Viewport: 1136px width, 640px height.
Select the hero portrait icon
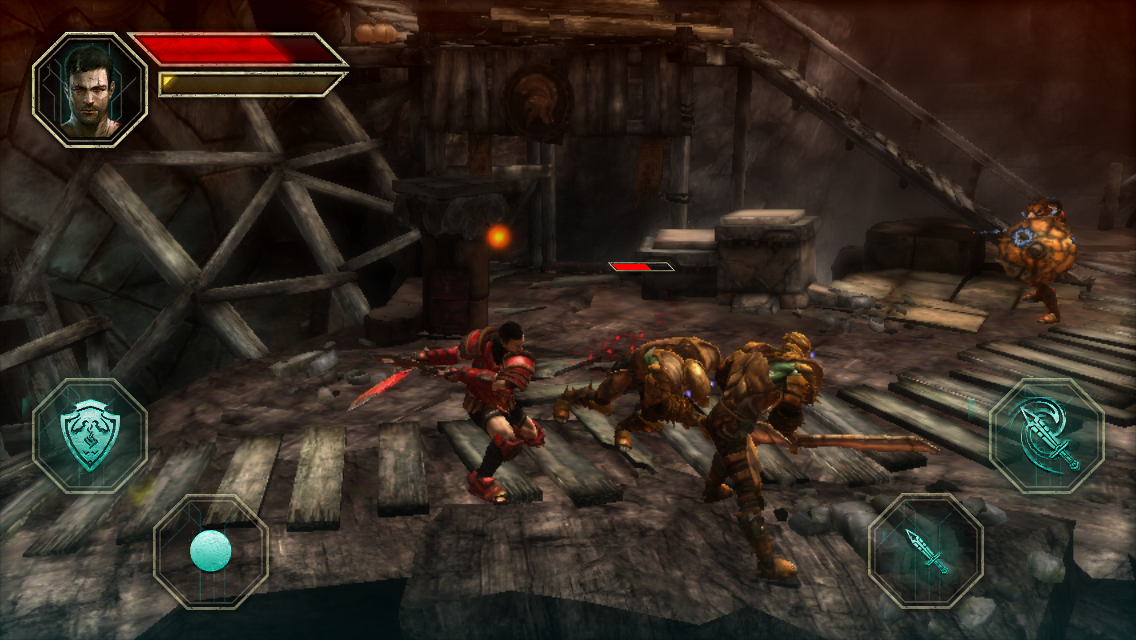[x=89, y=90]
